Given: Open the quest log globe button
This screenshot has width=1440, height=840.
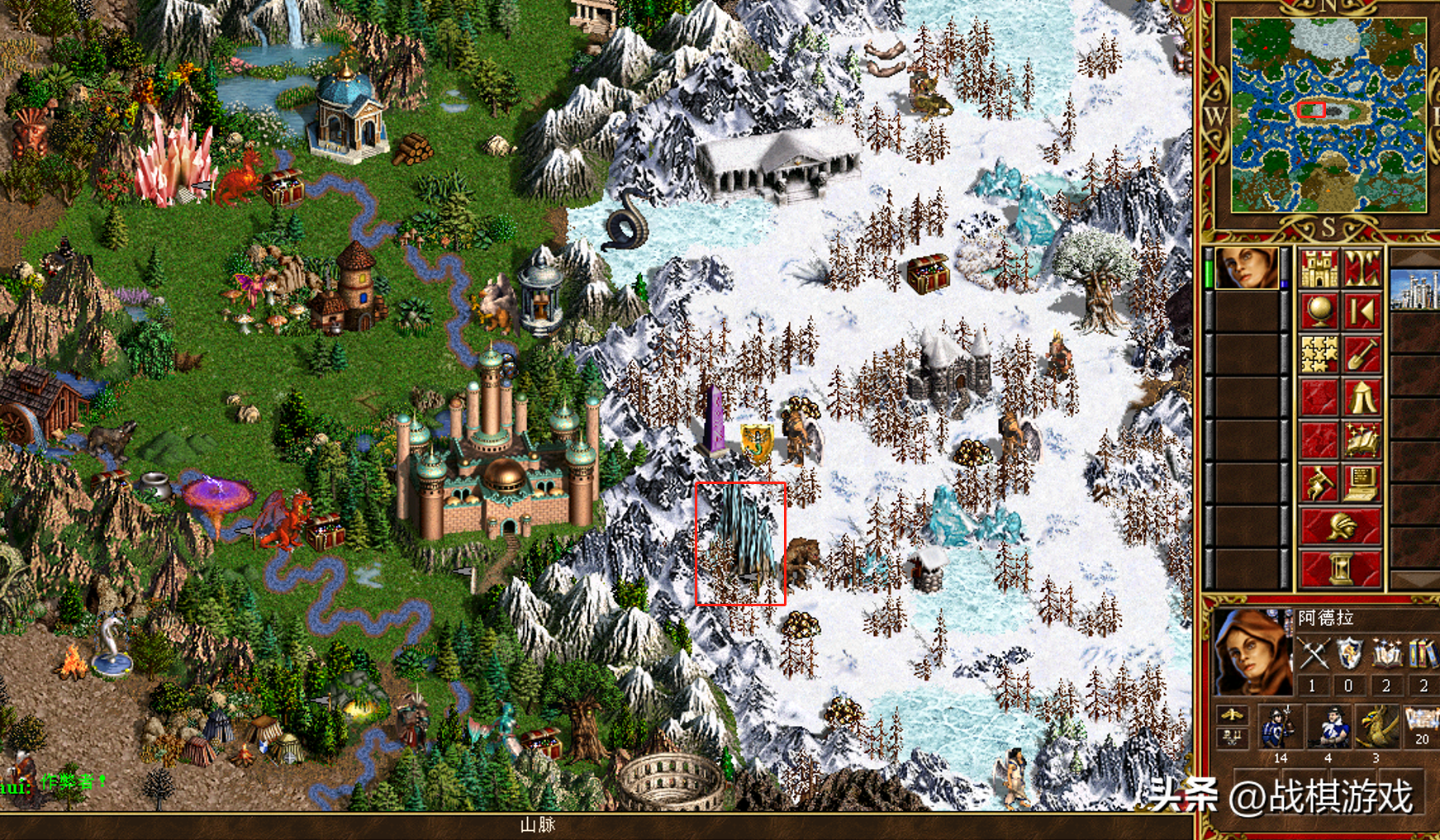Looking at the screenshot, I should pos(1319,311).
